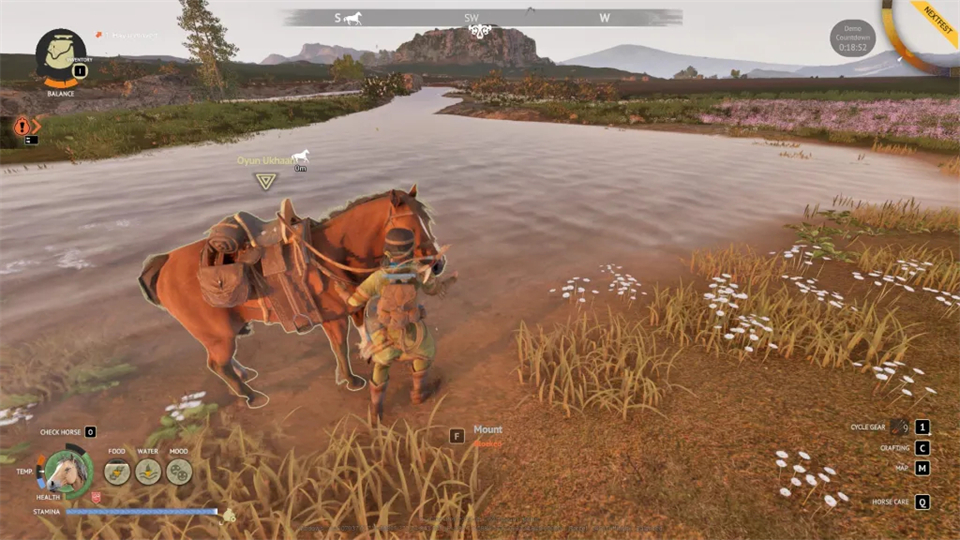Select the horse portrait icon
The height and width of the screenshot is (540, 960).
(x=67, y=471)
